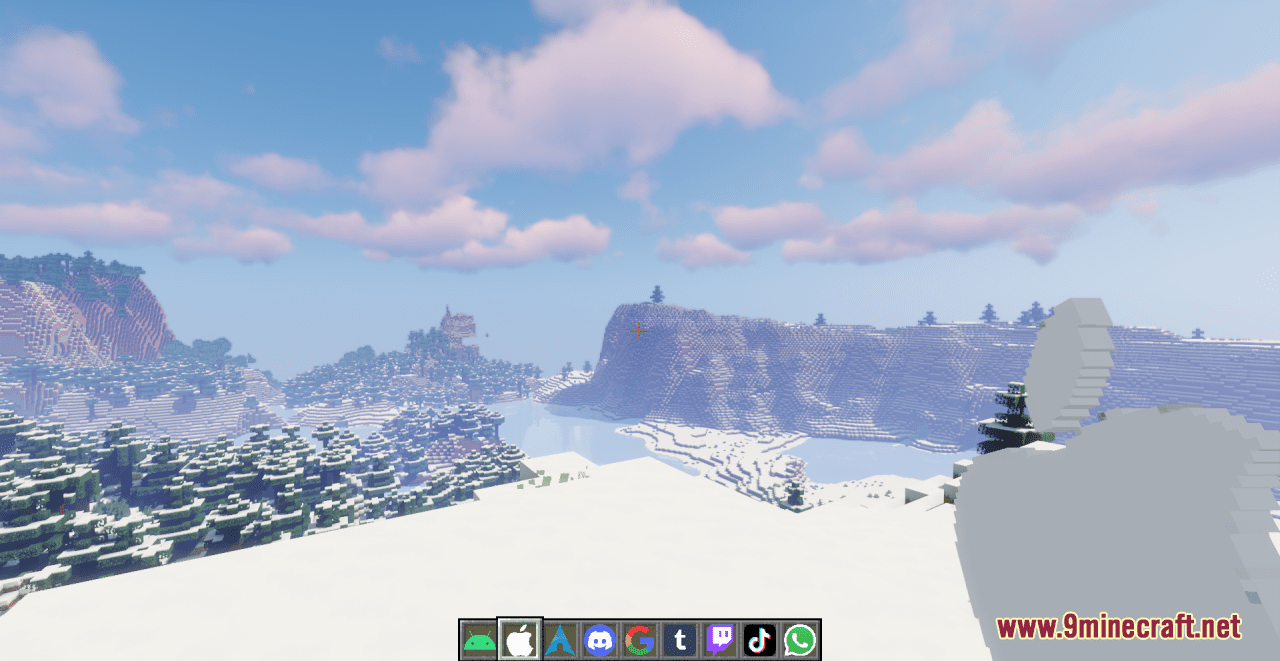The width and height of the screenshot is (1280, 661).
Task: Switch to the Google logo slot
Action: 640,640
